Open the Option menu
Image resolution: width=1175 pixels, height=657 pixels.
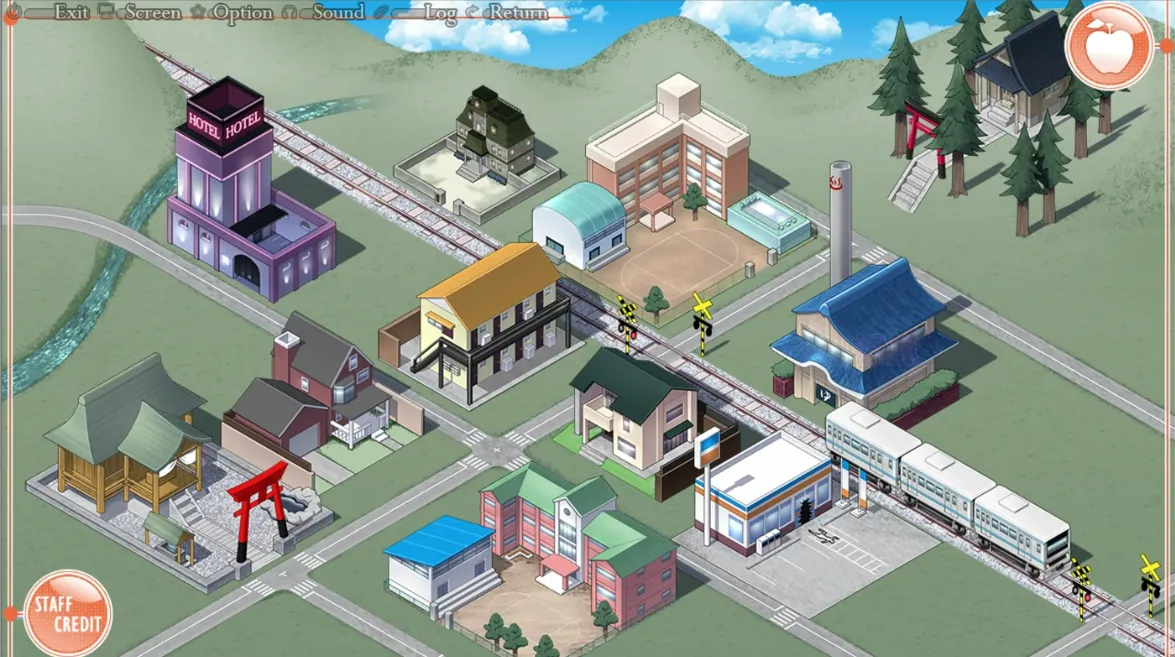tap(242, 13)
